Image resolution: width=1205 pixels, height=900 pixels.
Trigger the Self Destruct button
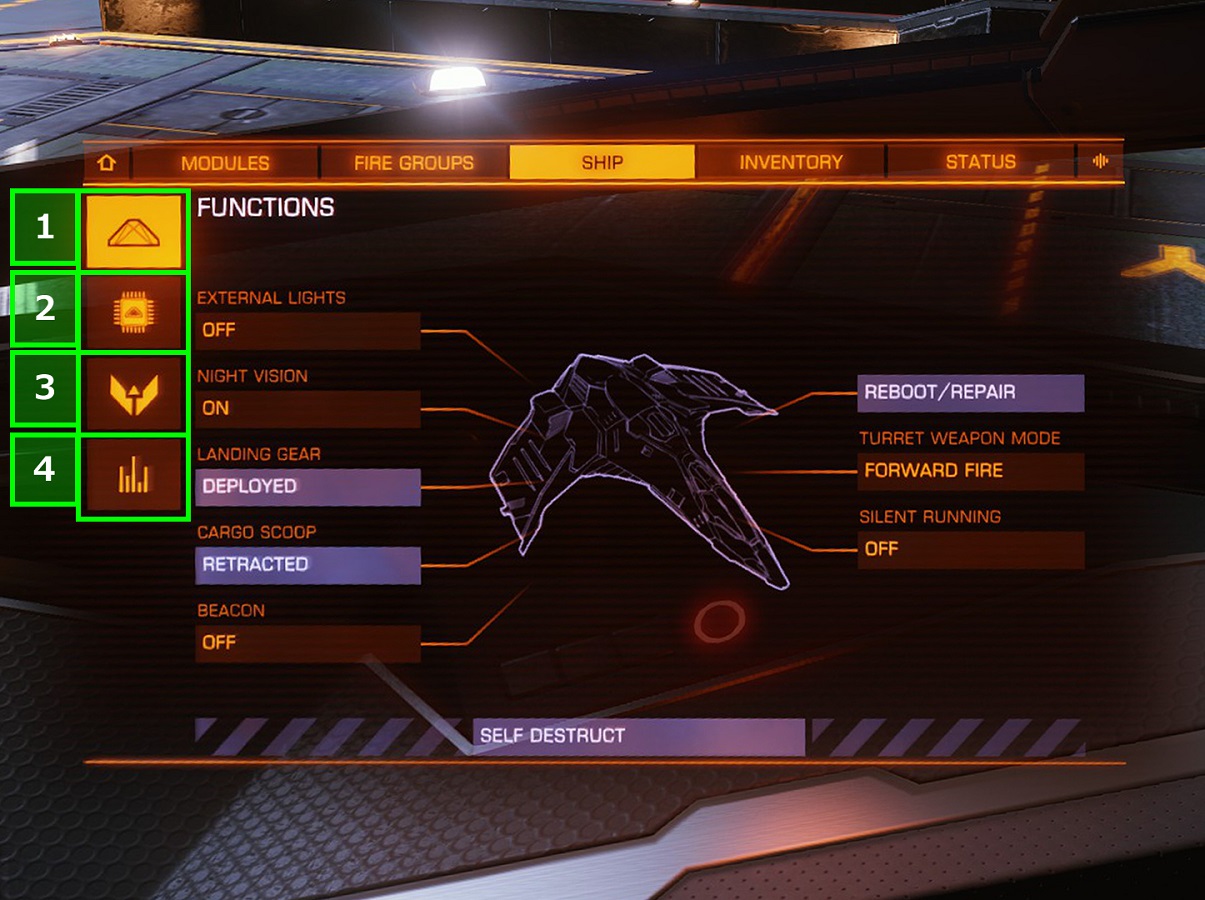pos(638,736)
